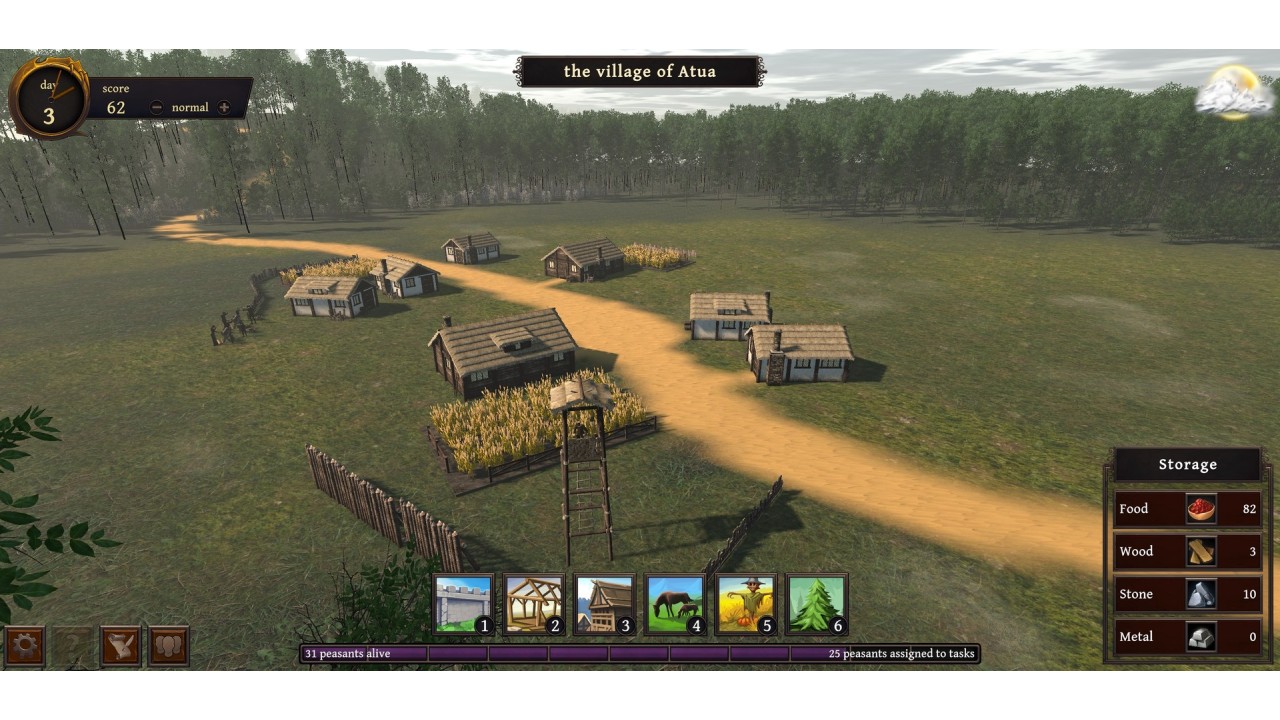This screenshot has height=720, width=1280.
Task: Click the day clock dial
Action: coord(49,100)
